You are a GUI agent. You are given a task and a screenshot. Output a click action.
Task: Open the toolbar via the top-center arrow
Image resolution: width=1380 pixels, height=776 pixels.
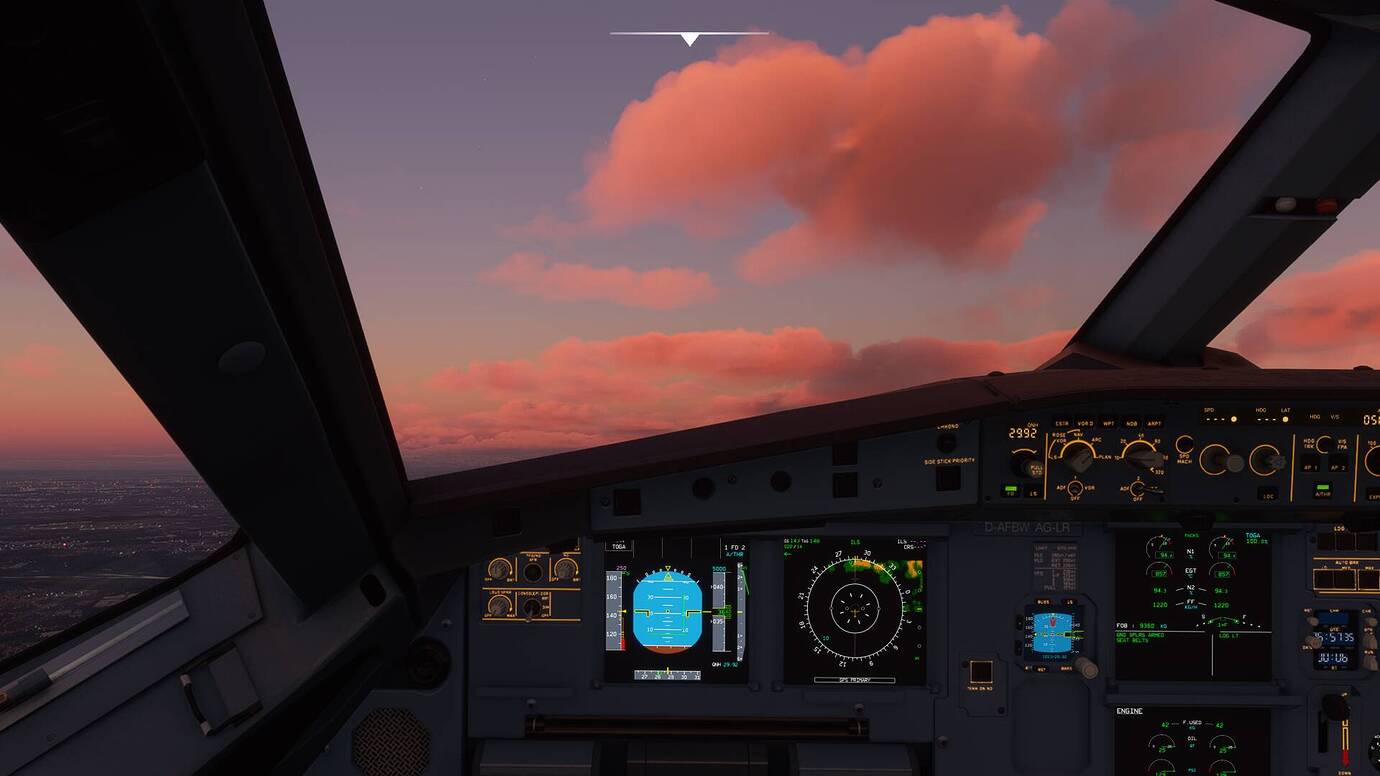[688, 38]
